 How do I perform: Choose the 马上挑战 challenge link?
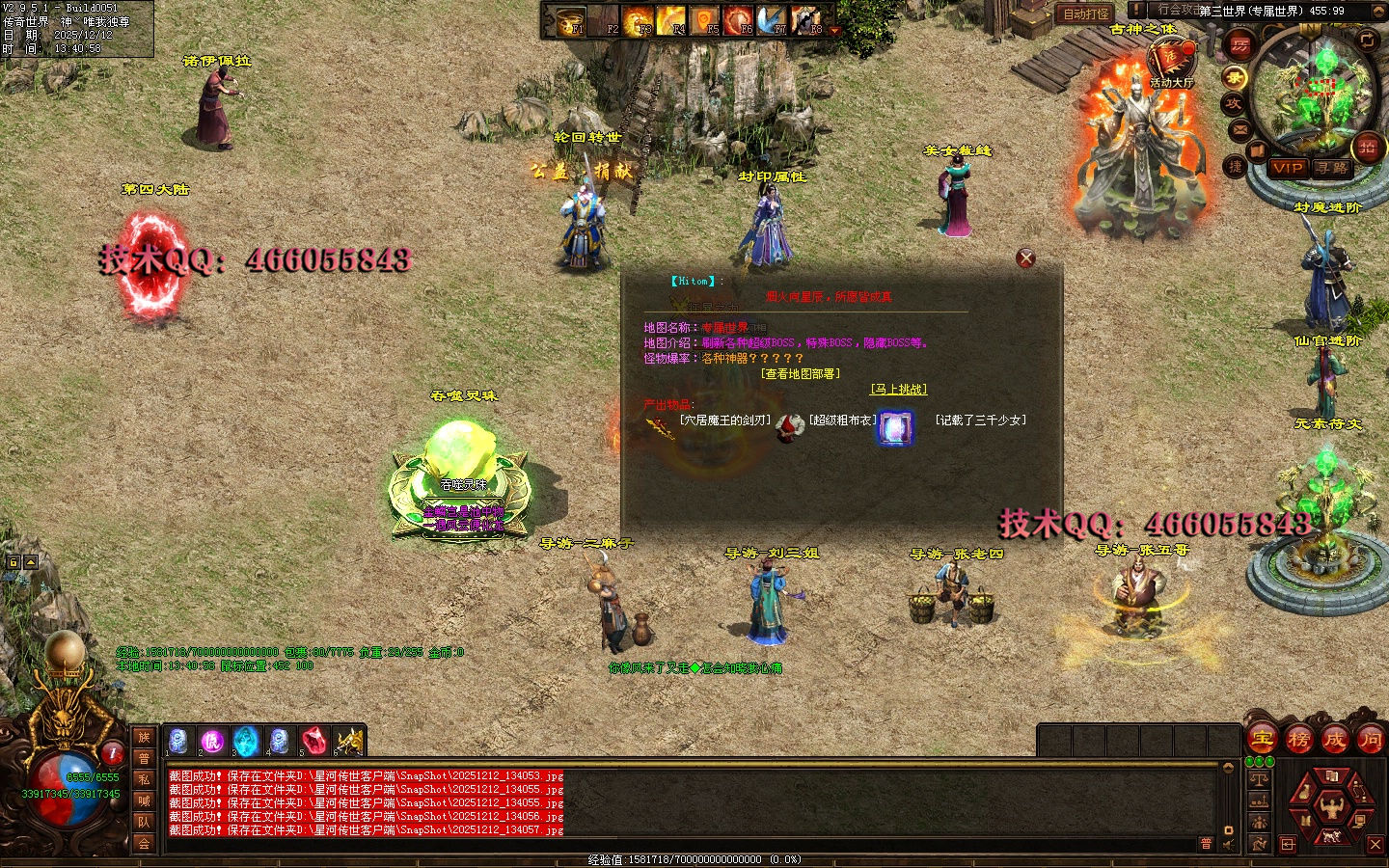click(898, 390)
